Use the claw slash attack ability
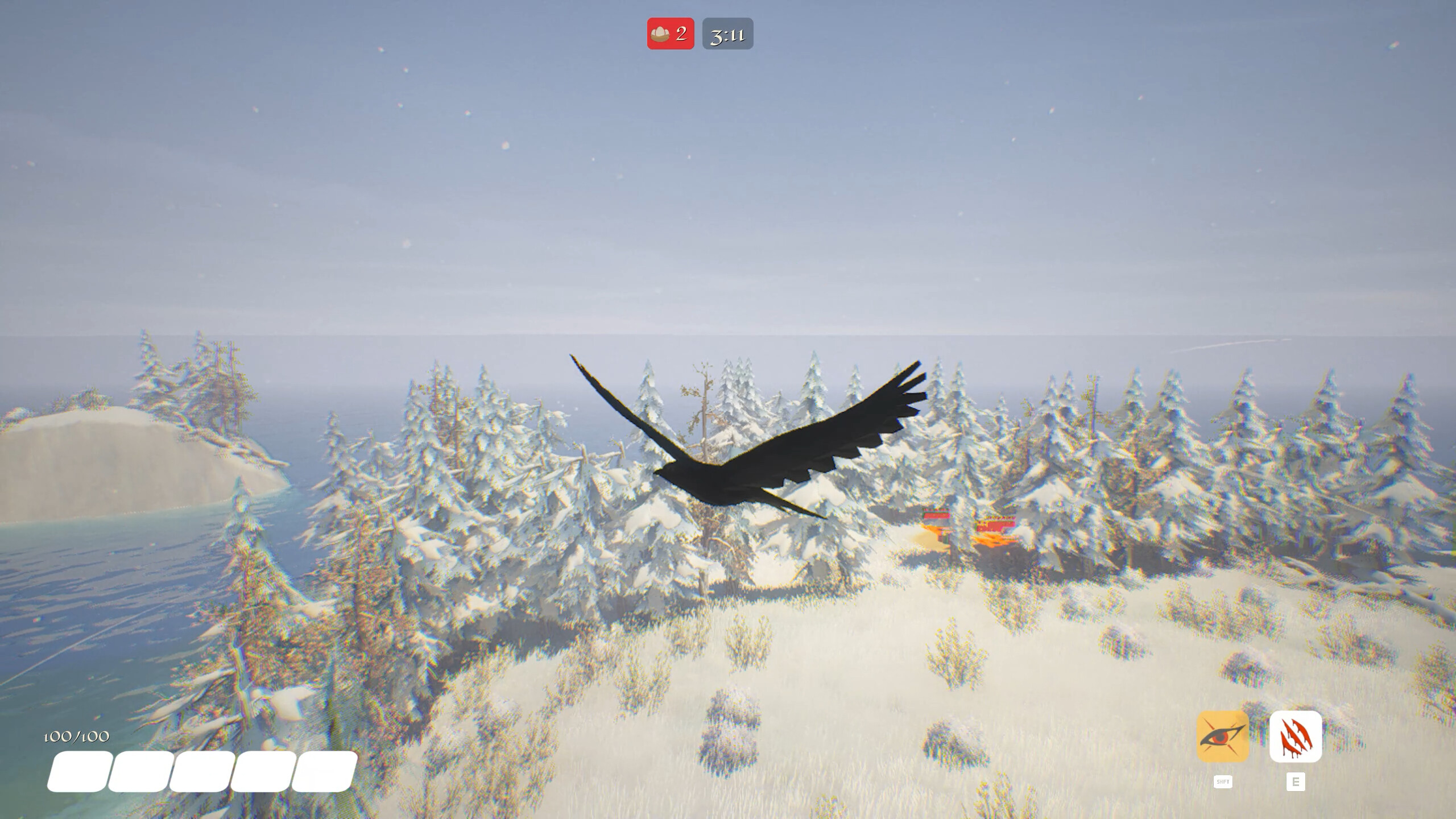The image size is (1456, 819). coord(1295,737)
